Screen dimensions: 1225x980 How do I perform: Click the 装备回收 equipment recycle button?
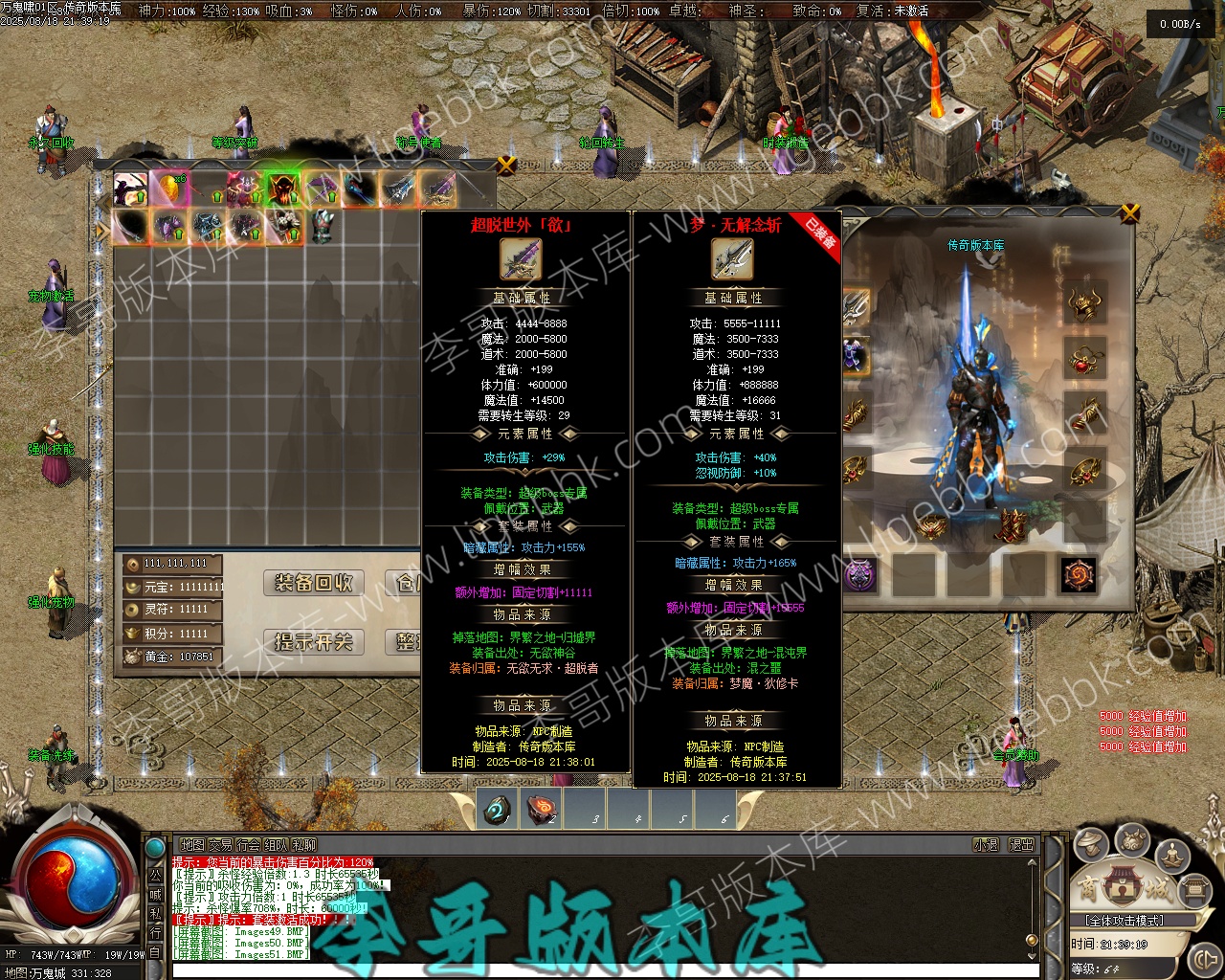click(x=314, y=583)
